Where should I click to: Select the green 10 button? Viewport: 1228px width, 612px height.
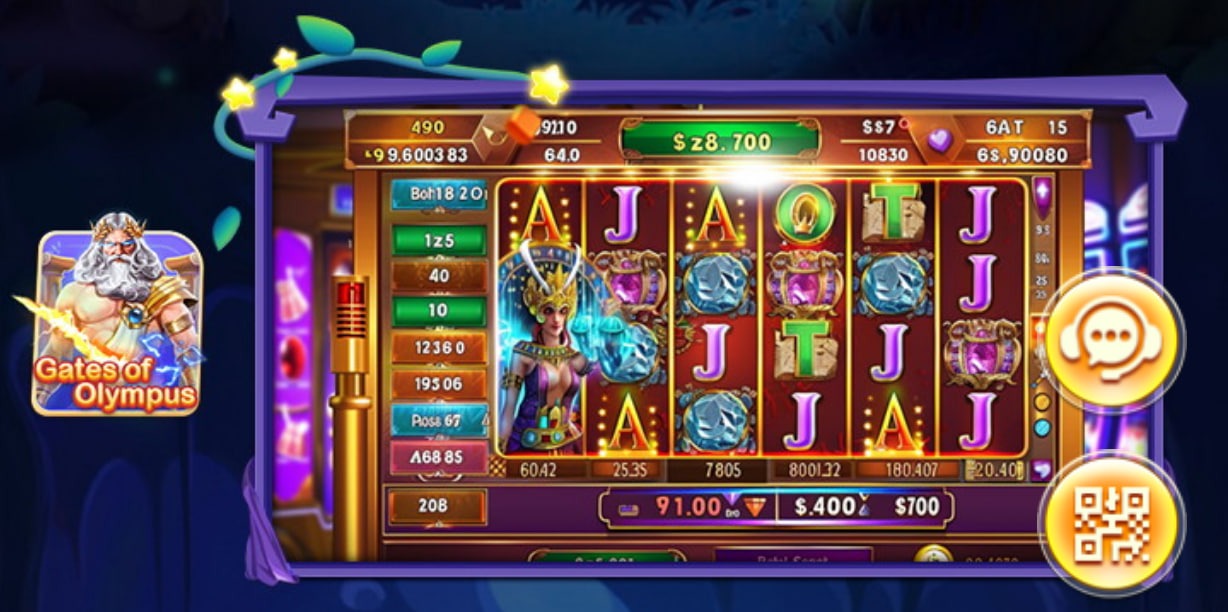coord(439,311)
